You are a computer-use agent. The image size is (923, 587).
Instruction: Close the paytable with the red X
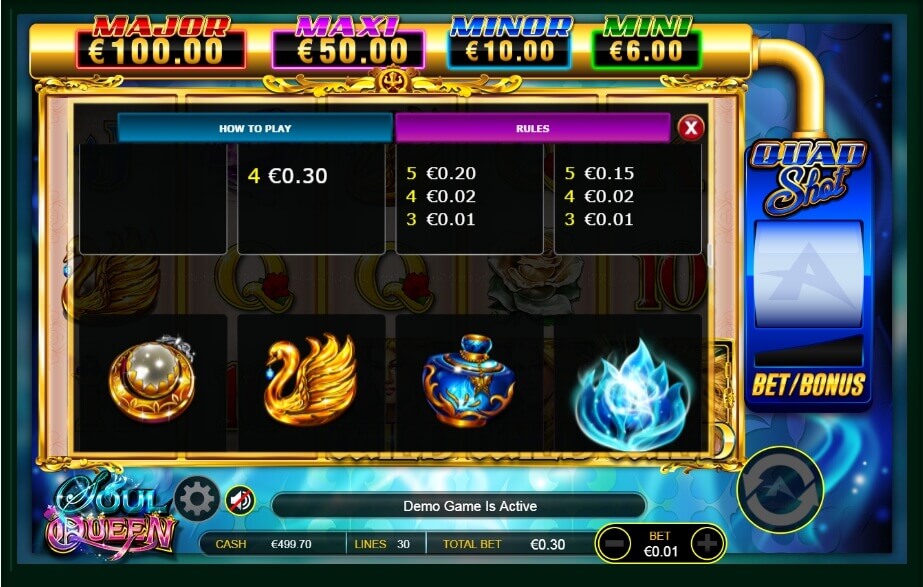click(x=691, y=128)
